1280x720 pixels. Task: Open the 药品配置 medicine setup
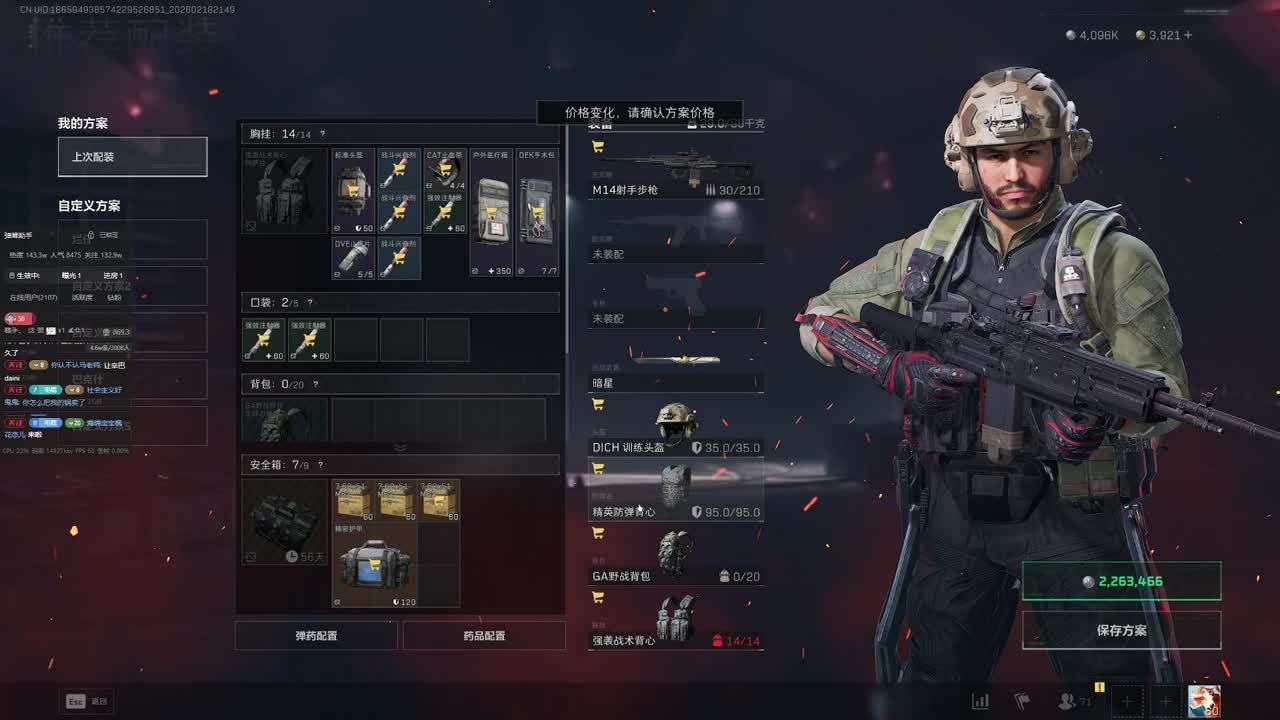tap(484, 636)
